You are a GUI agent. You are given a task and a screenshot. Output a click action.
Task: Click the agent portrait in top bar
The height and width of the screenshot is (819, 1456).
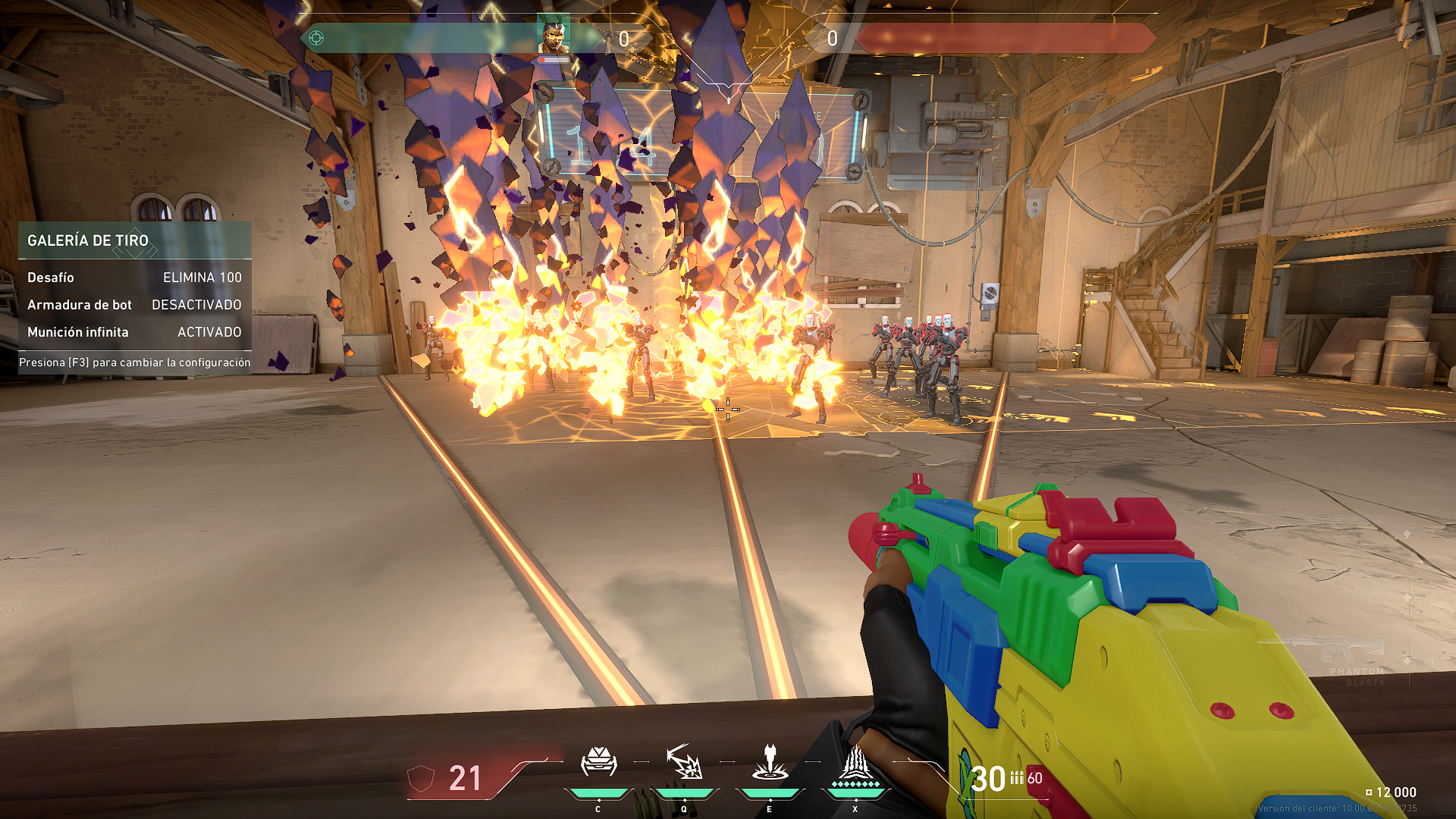[x=553, y=35]
